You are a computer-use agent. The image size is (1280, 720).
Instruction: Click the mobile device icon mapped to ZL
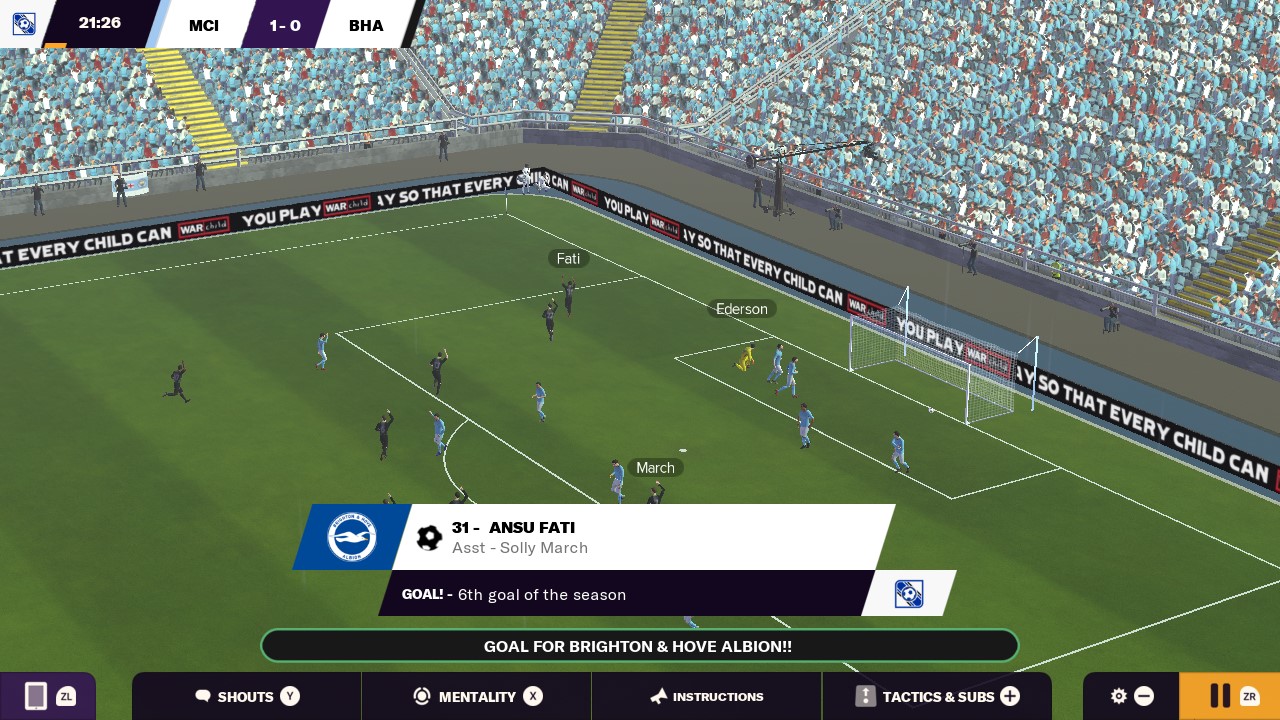(x=36, y=696)
